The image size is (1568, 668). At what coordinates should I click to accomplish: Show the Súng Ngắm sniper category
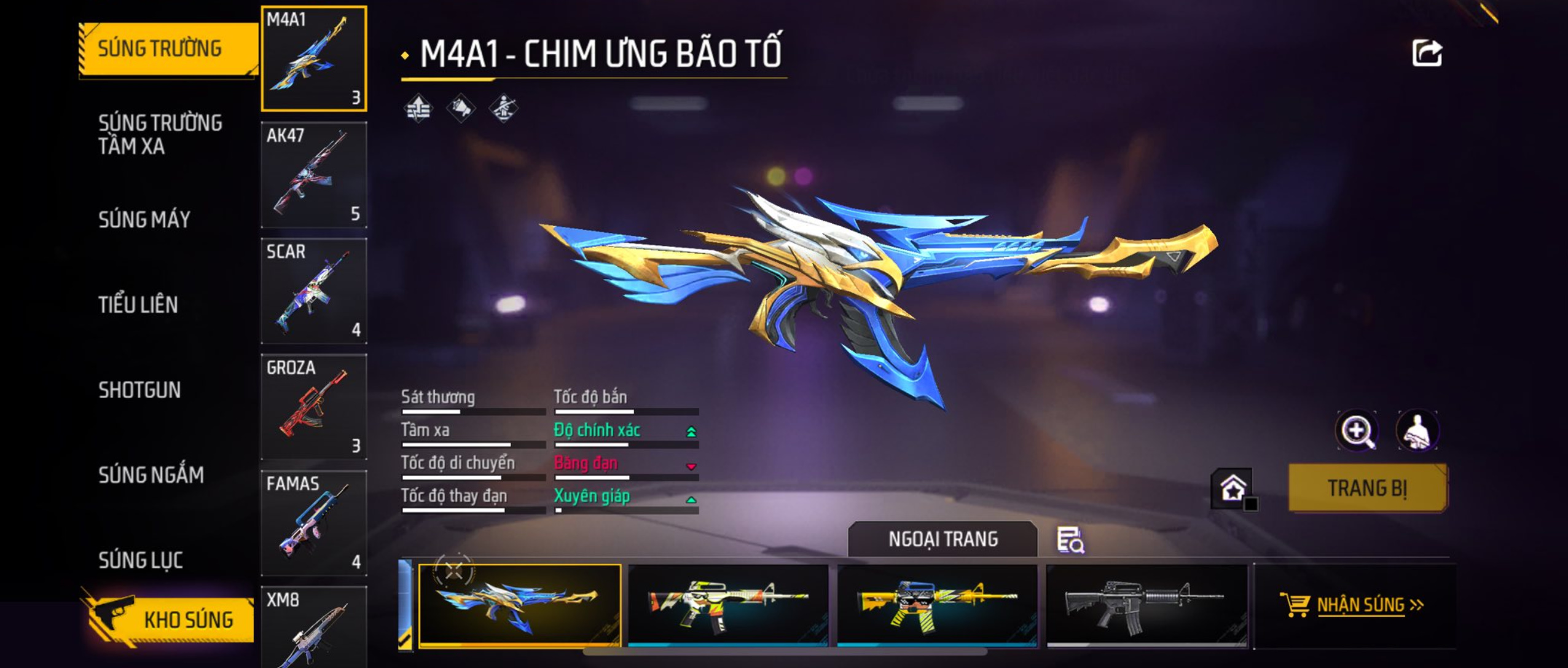click(151, 474)
